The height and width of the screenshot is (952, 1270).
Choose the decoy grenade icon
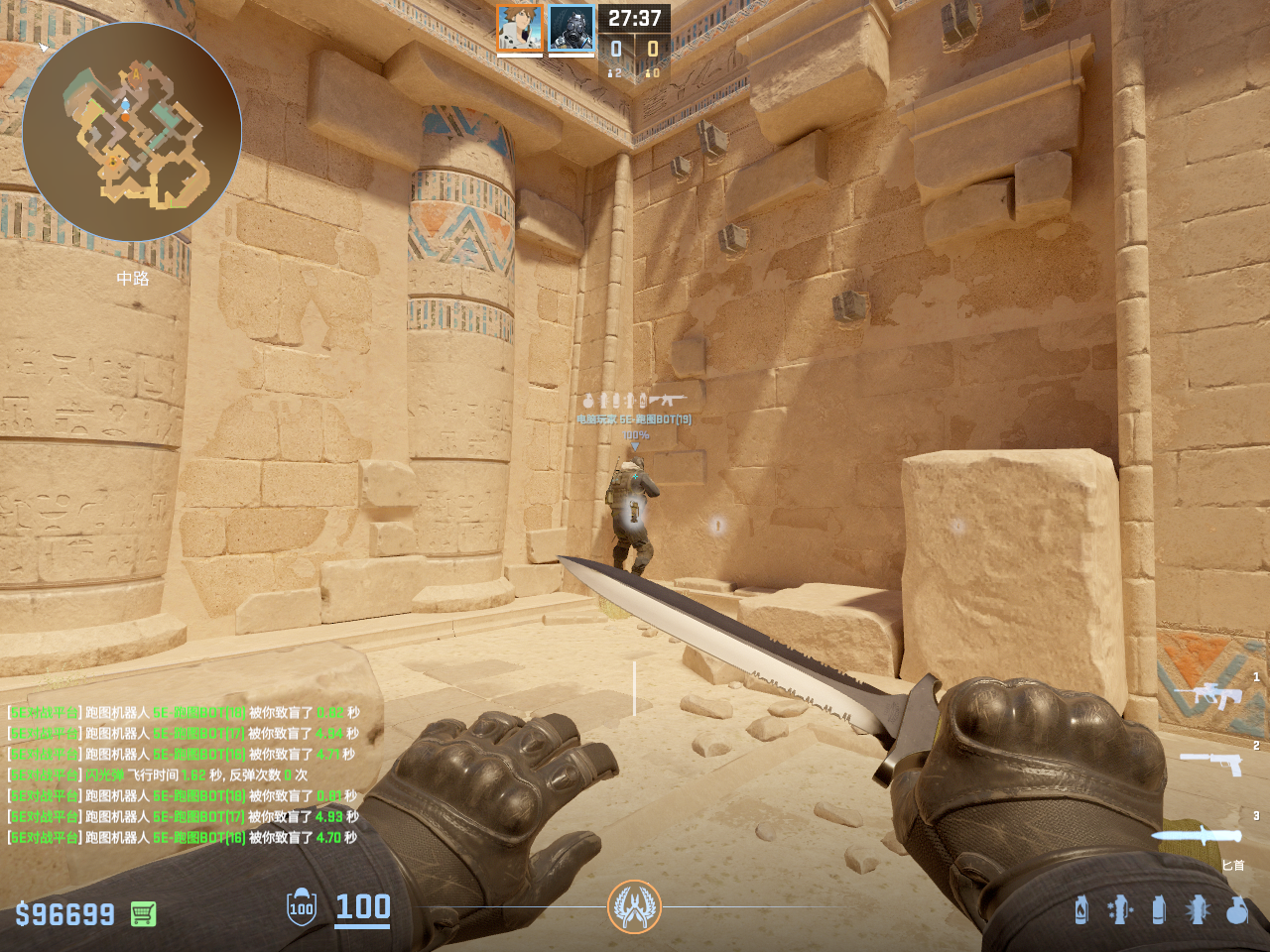tap(1120, 909)
